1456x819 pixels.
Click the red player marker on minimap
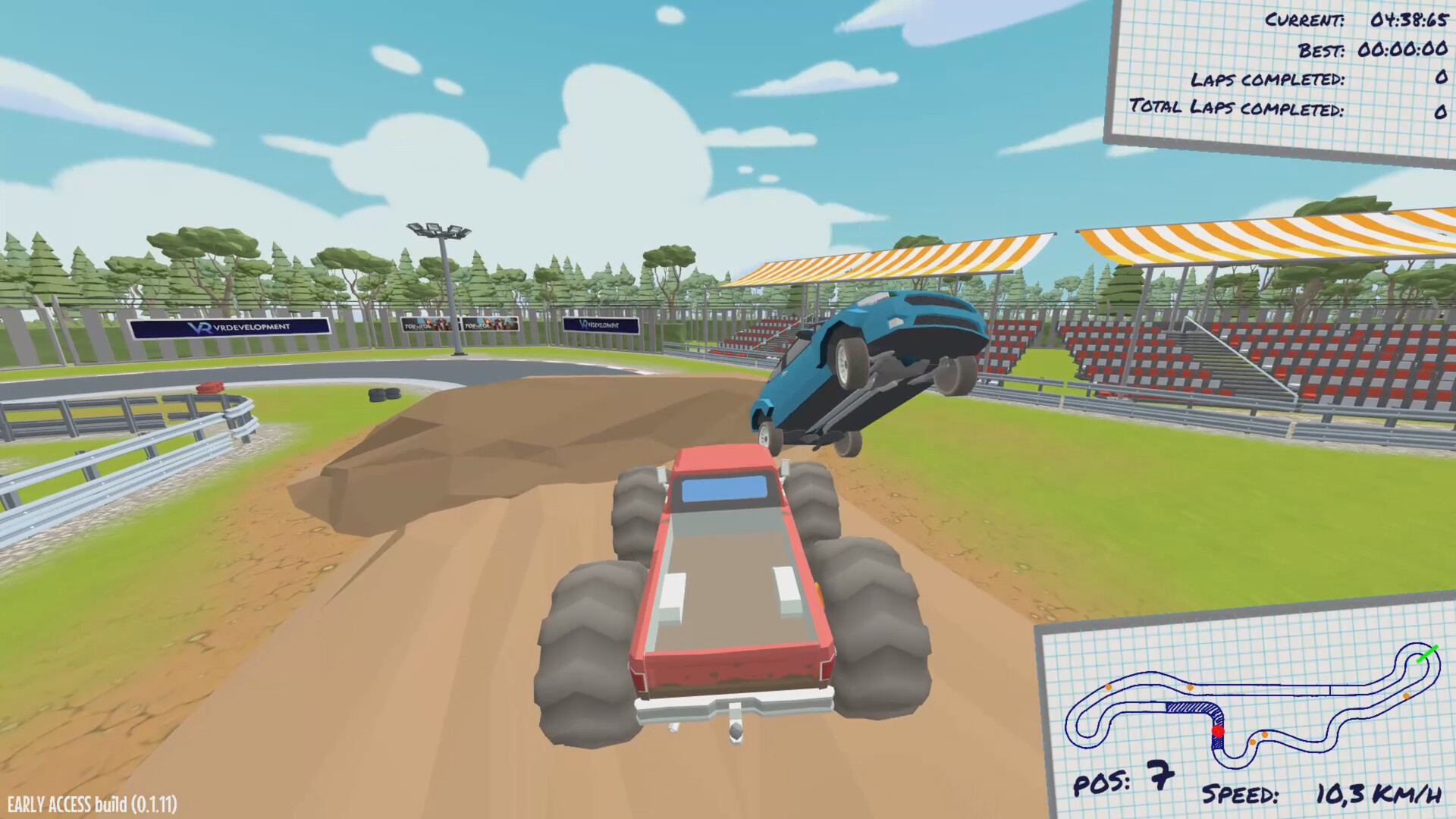1218,732
